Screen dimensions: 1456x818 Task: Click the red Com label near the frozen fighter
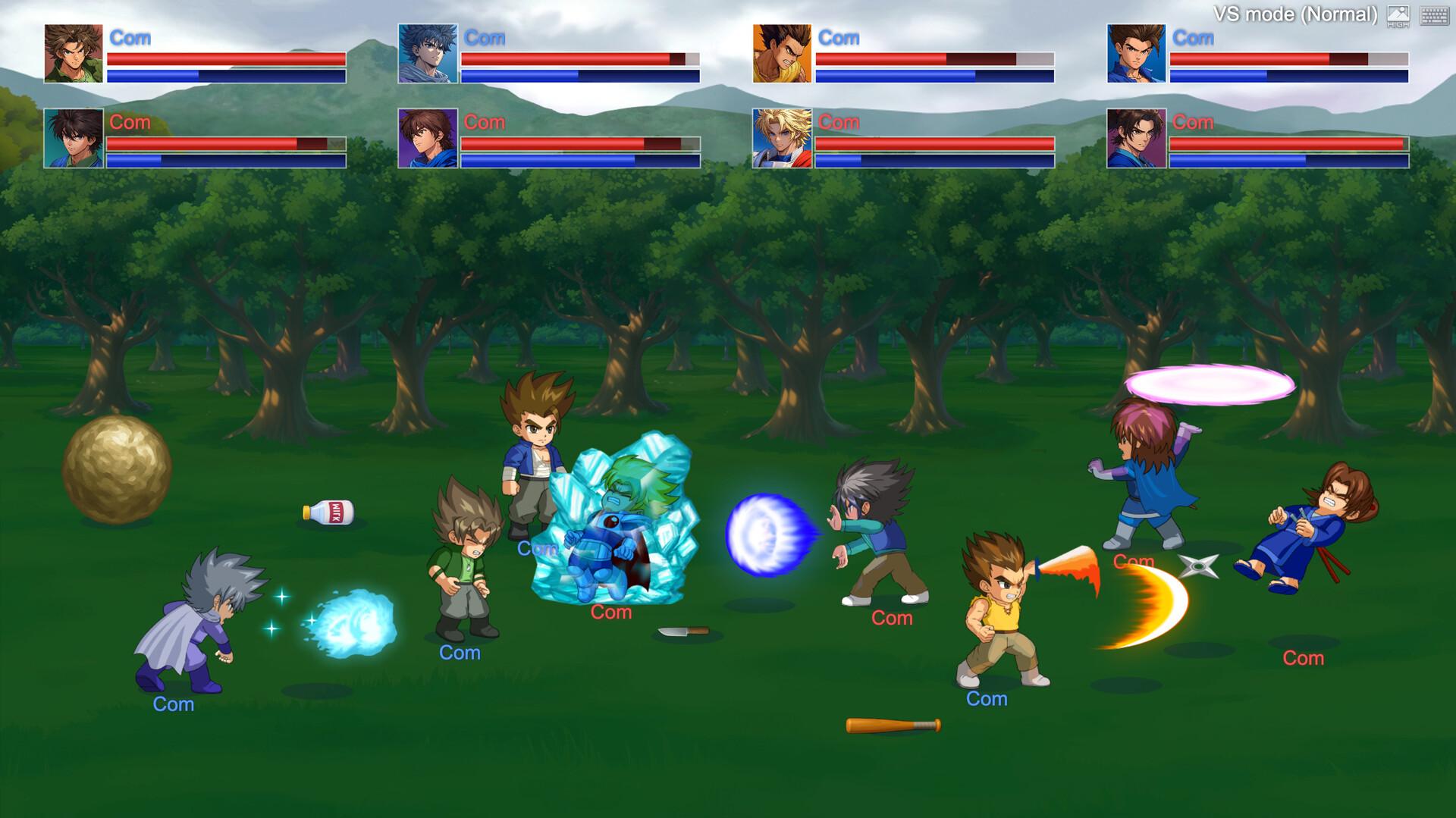point(611,612)
